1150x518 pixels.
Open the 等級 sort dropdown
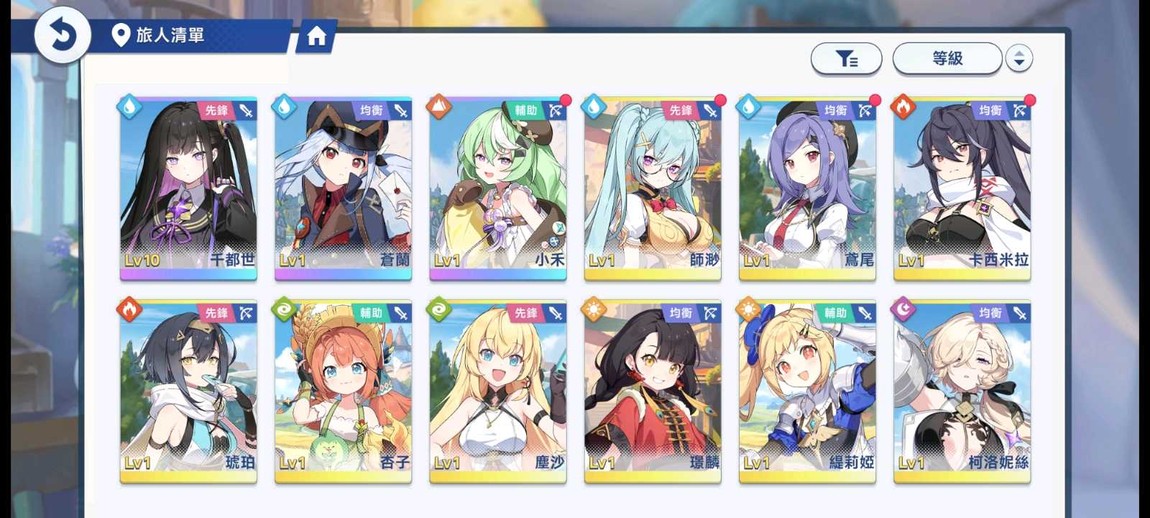[947, 59]
